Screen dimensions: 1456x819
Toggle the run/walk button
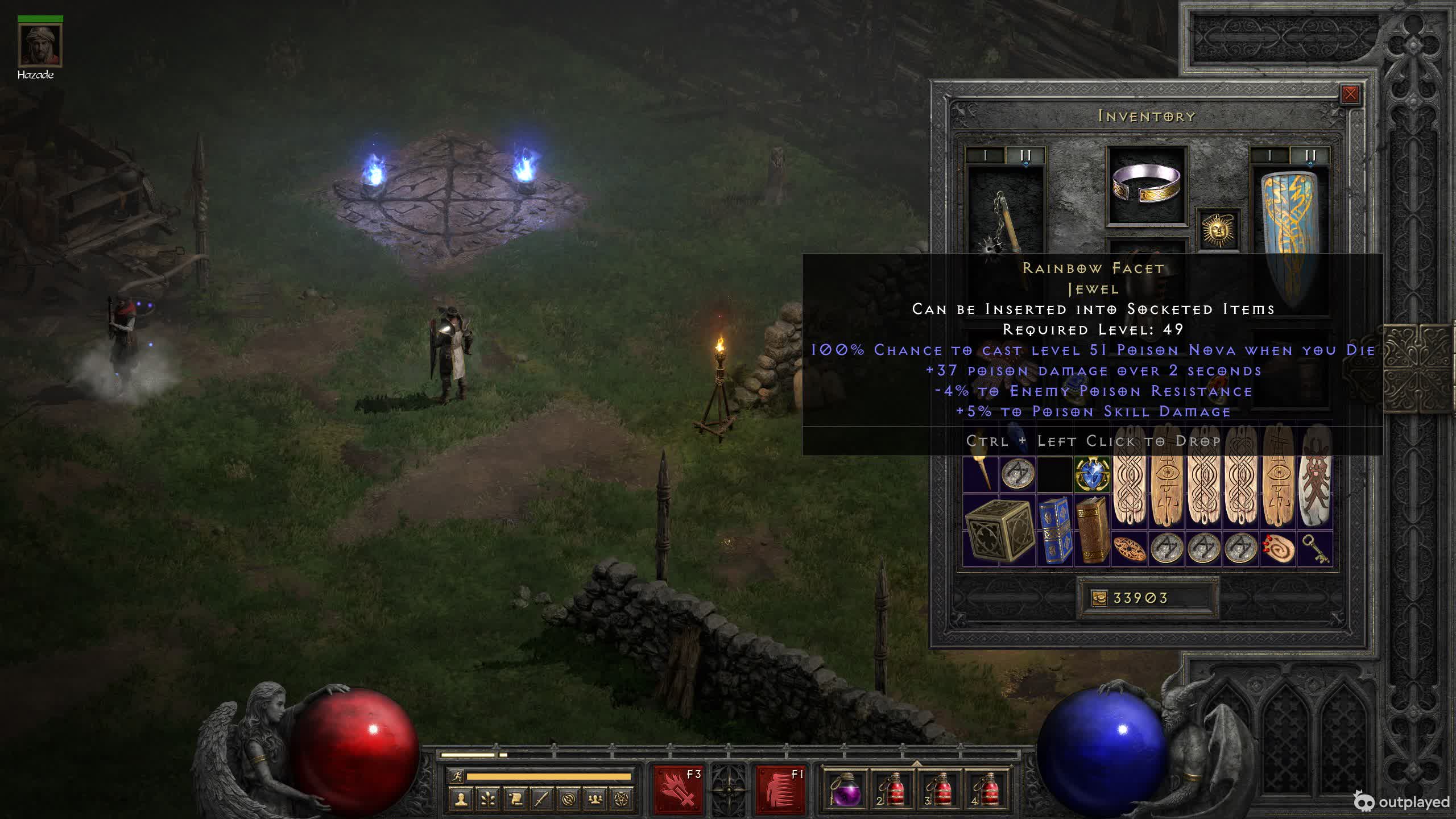(x=456, y=776)
